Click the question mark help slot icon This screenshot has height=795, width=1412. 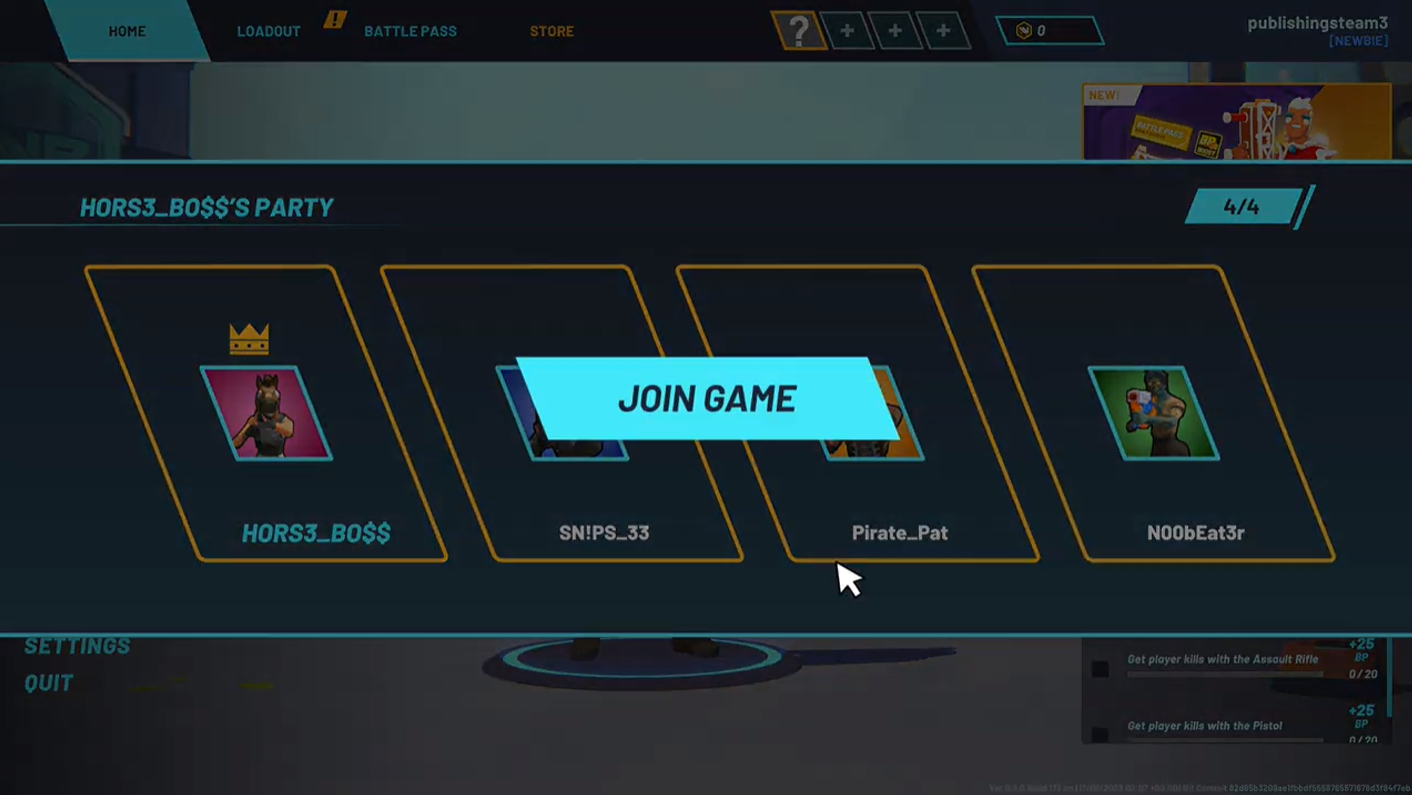(x=798, y=30)
